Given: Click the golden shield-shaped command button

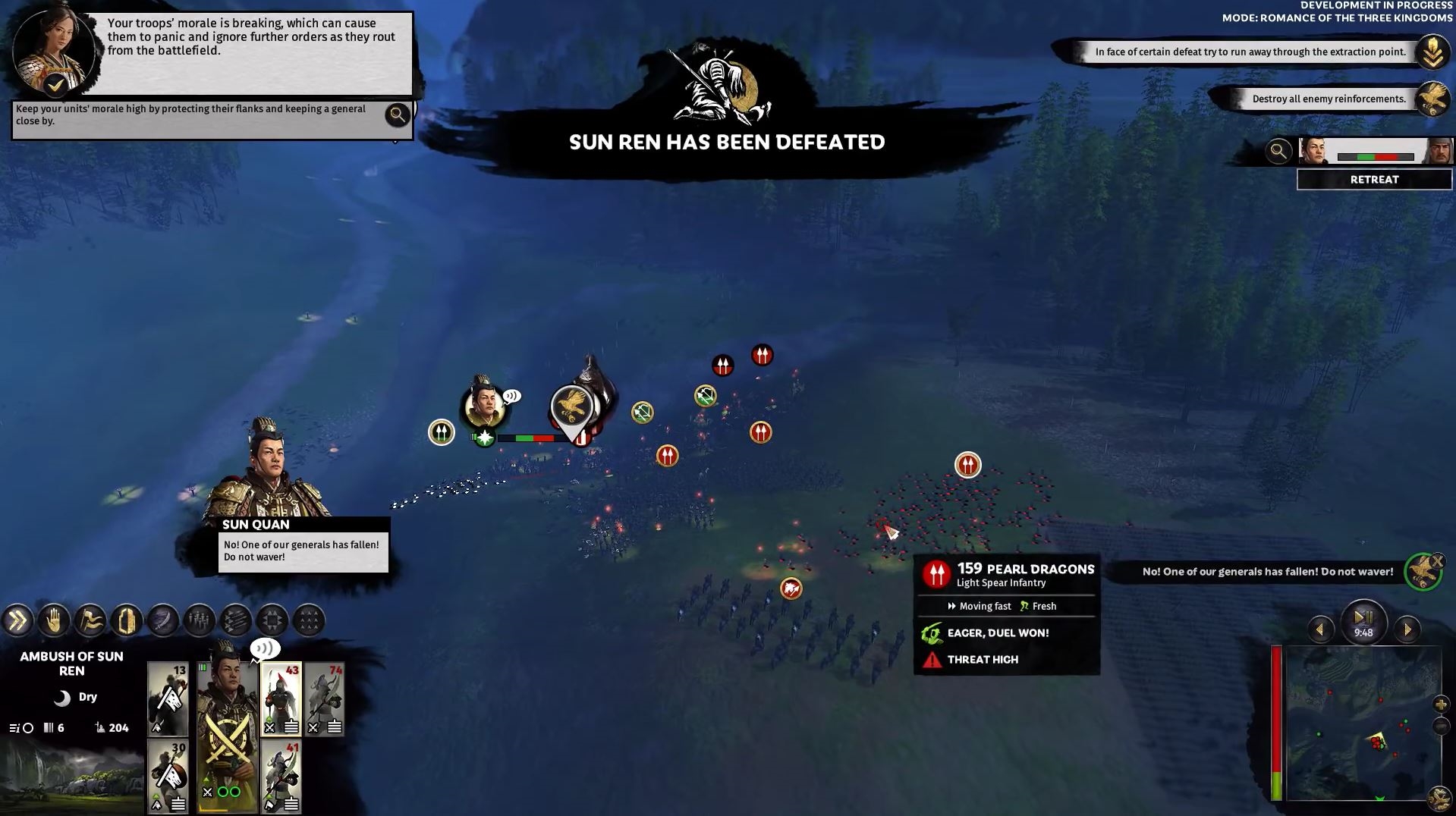Looking at the screenshot, I should [x=127, y=621].
